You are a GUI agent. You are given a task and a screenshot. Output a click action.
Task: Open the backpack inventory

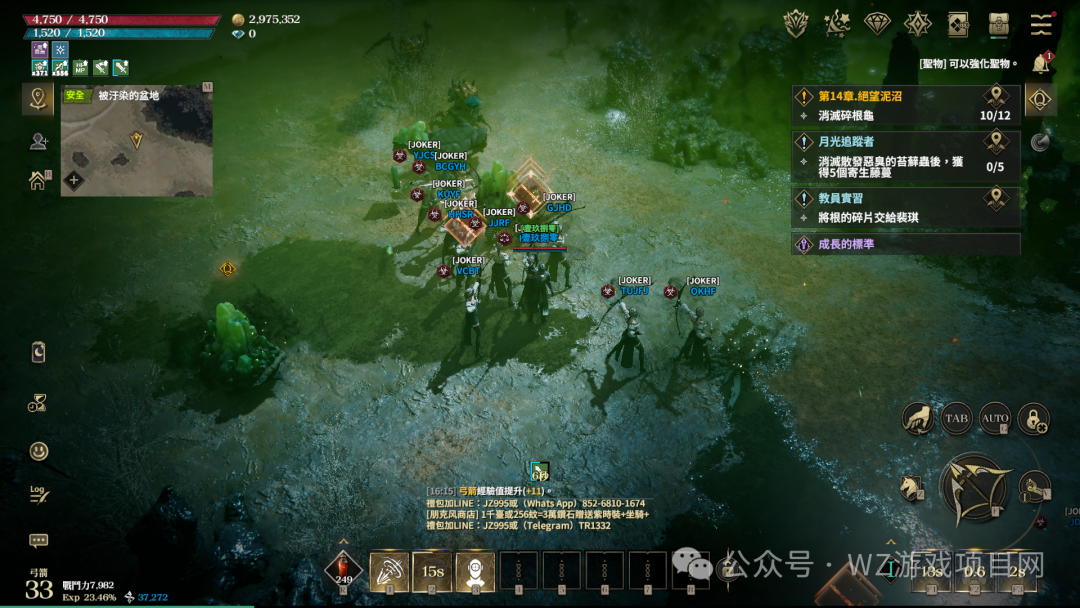(x=998, y=23)
